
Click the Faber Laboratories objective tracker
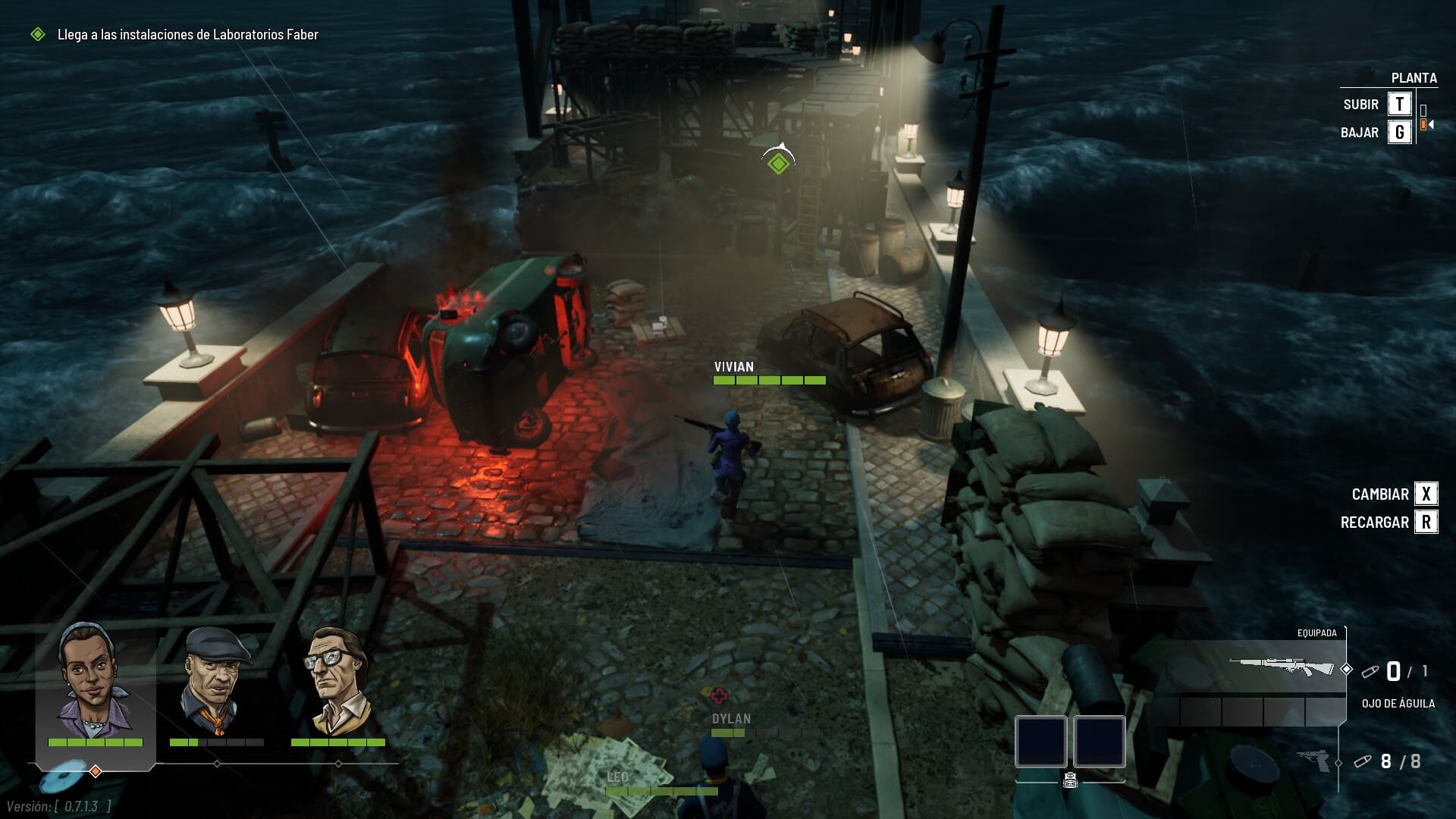pyautogui.click(x=187, y=34)
